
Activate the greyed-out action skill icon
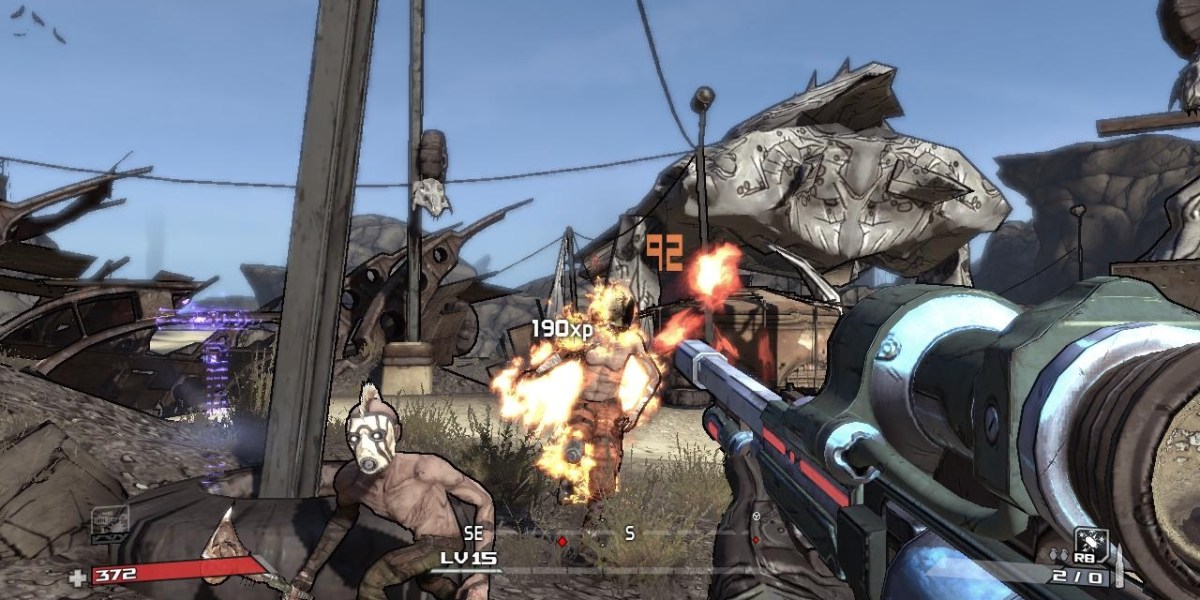(110, 520)
